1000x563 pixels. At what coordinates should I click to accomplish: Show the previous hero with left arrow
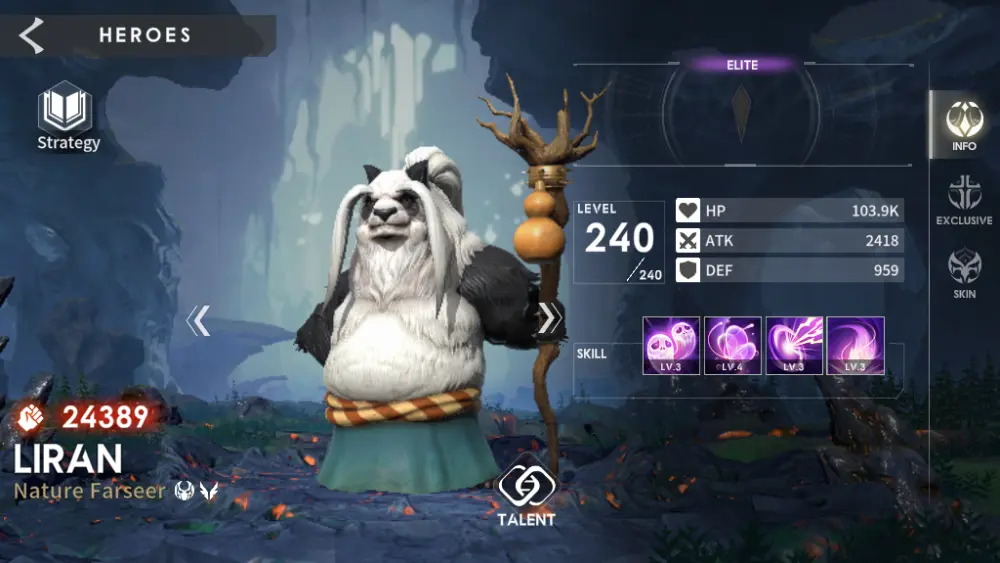198,320
